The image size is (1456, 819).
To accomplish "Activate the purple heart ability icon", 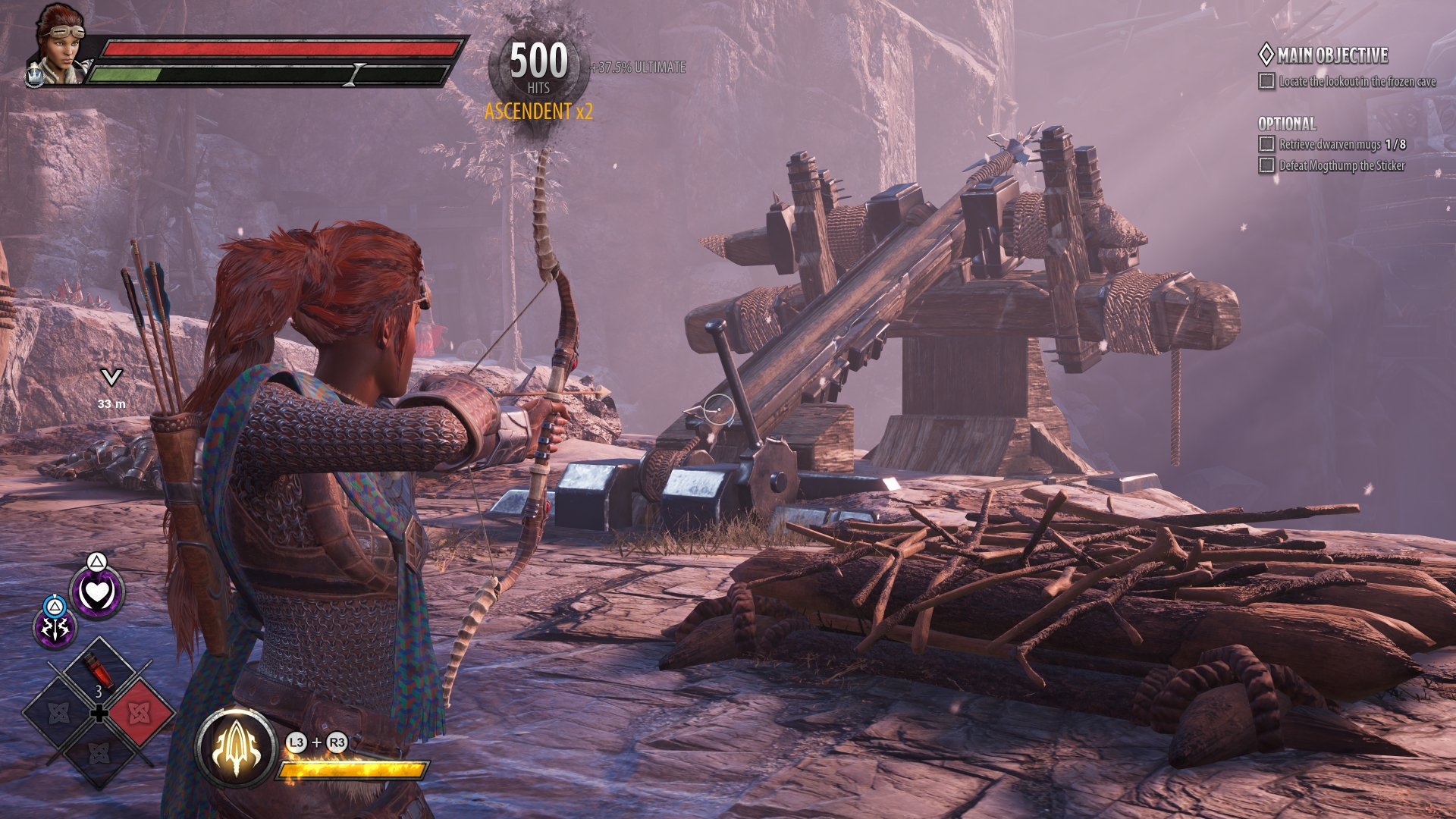I will point(97,593).
